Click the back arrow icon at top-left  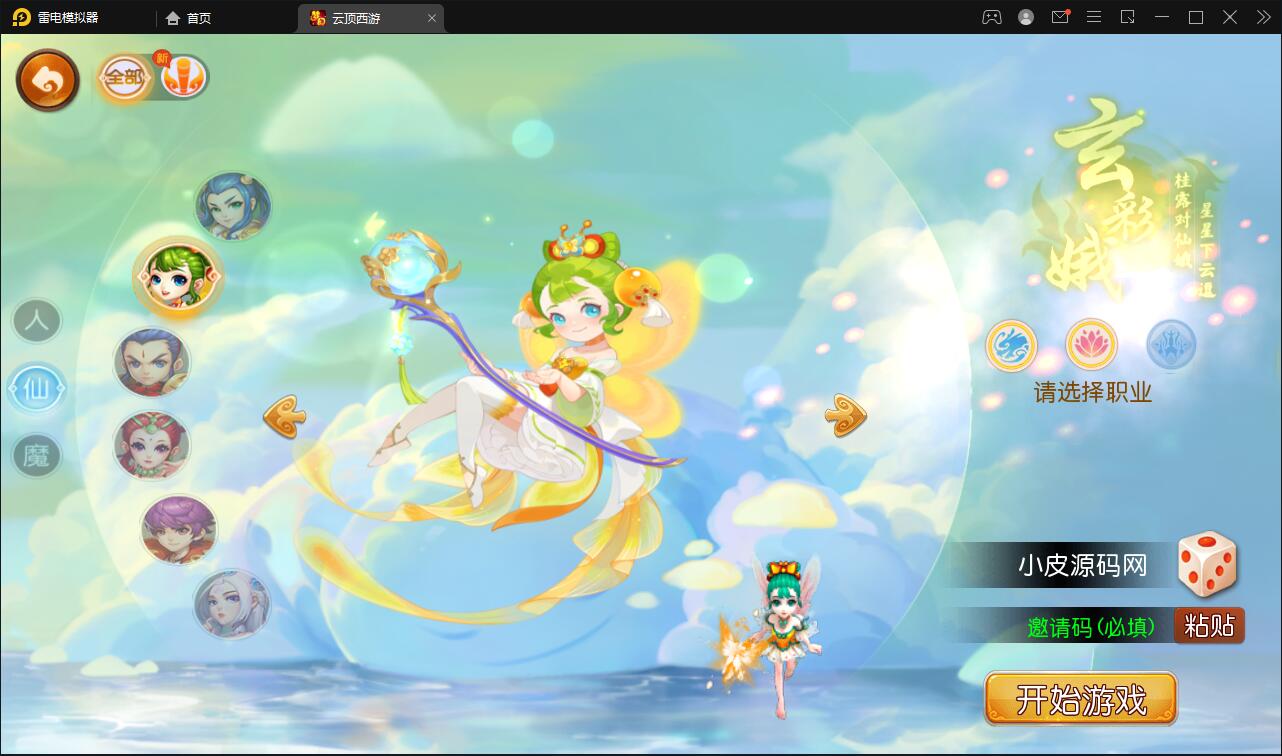tap(46, 78)
